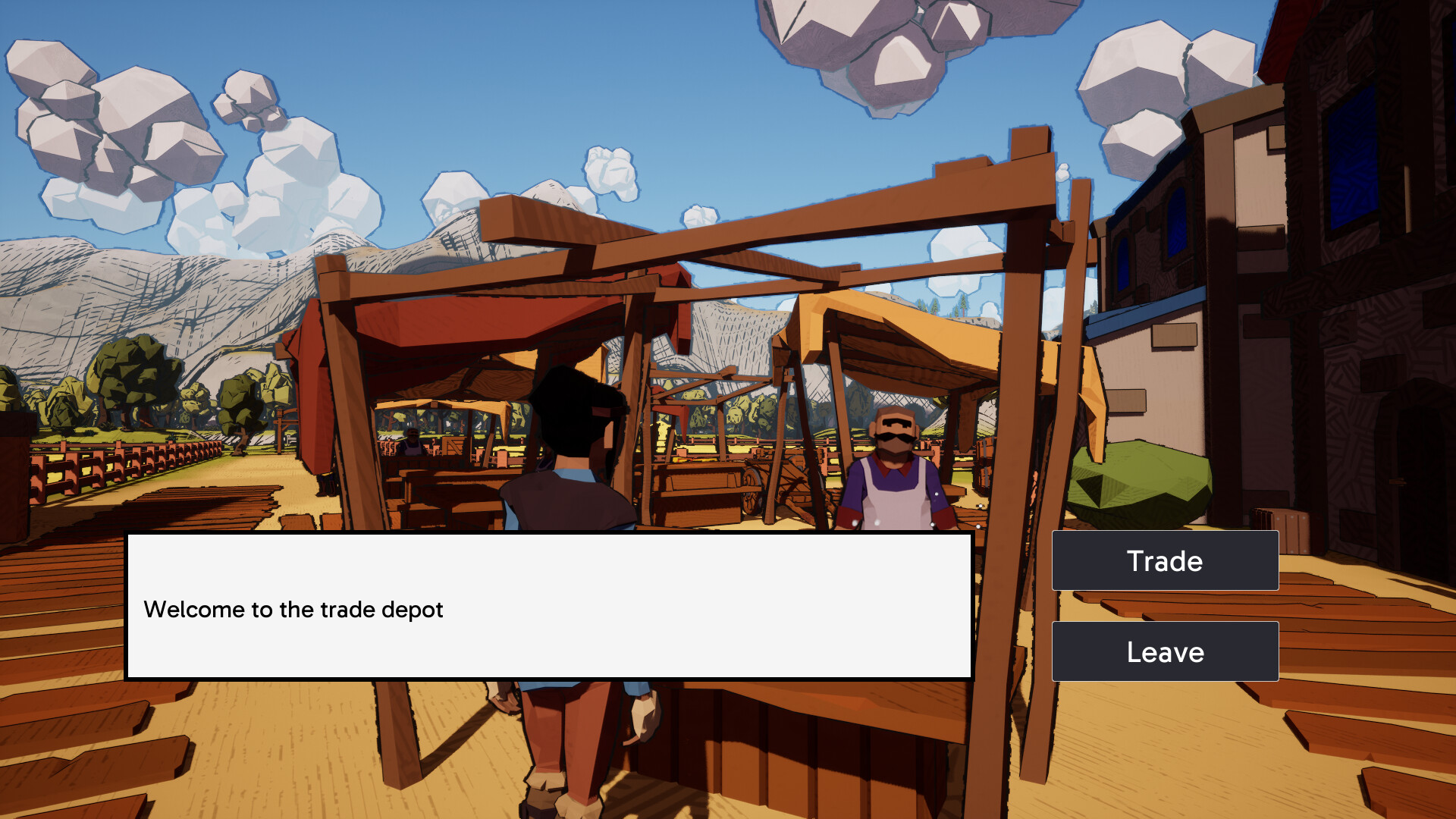The image size is (1456, 819).
Task: Click the Trade button
Action: (x=1165, y=560)
